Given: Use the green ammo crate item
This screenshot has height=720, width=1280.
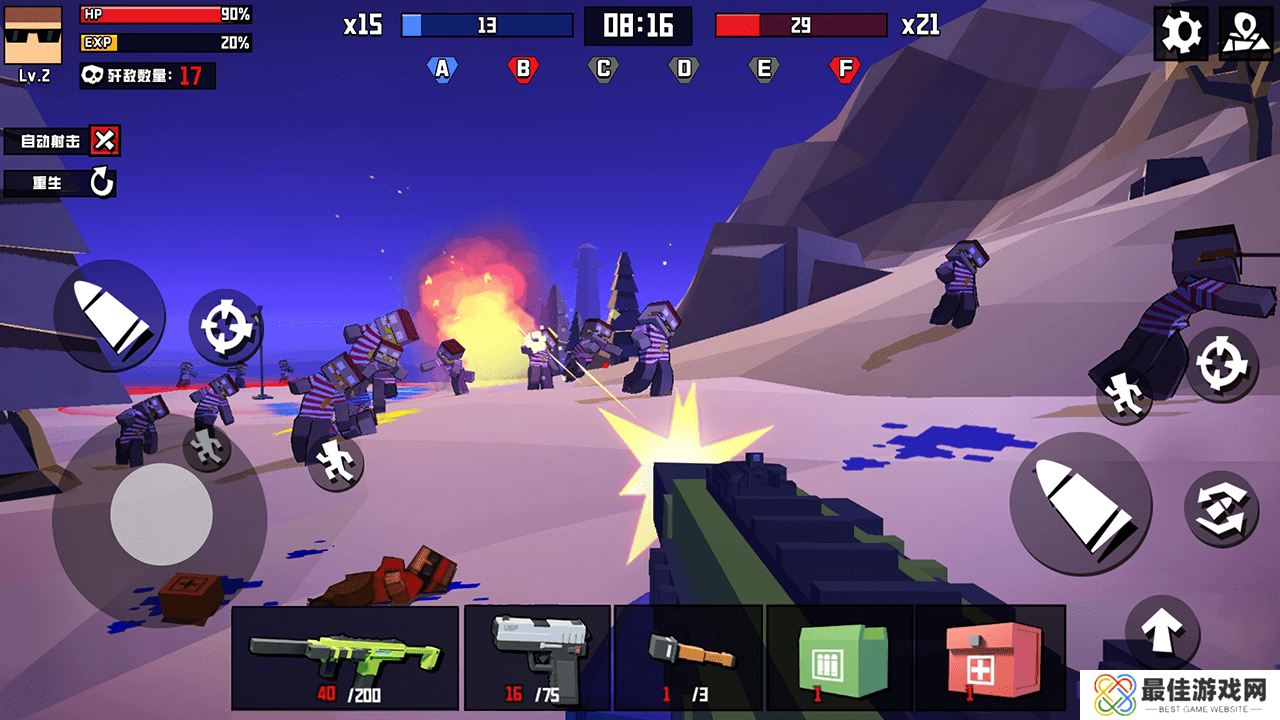Looking at the screenshot, I should (839, 657).
